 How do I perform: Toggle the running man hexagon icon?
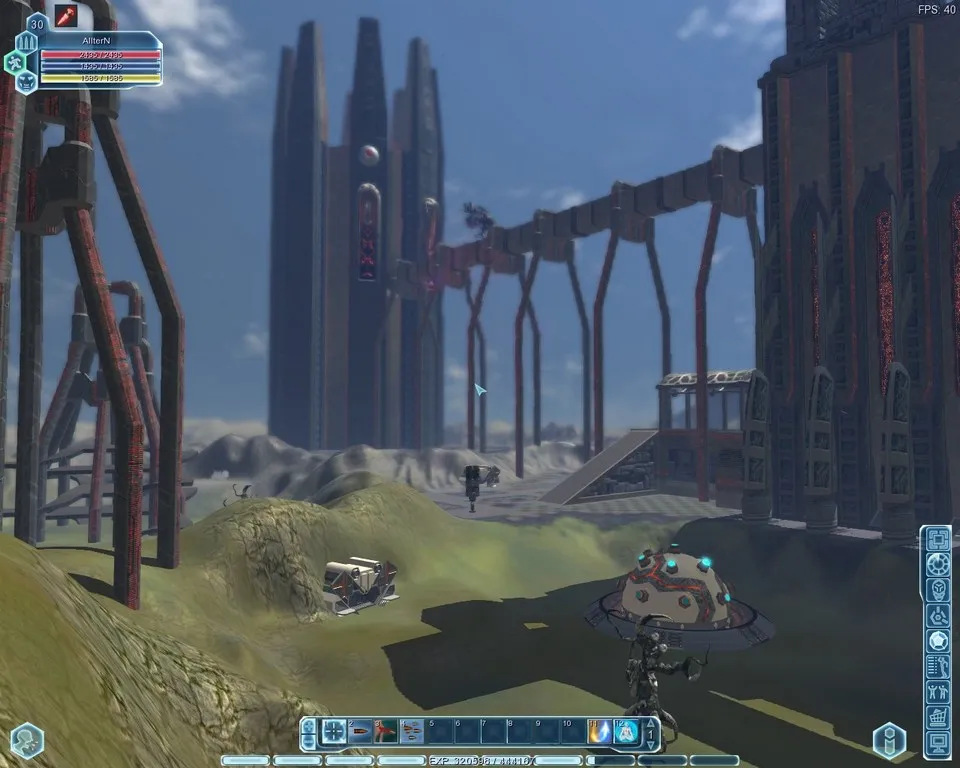point(17,63)
